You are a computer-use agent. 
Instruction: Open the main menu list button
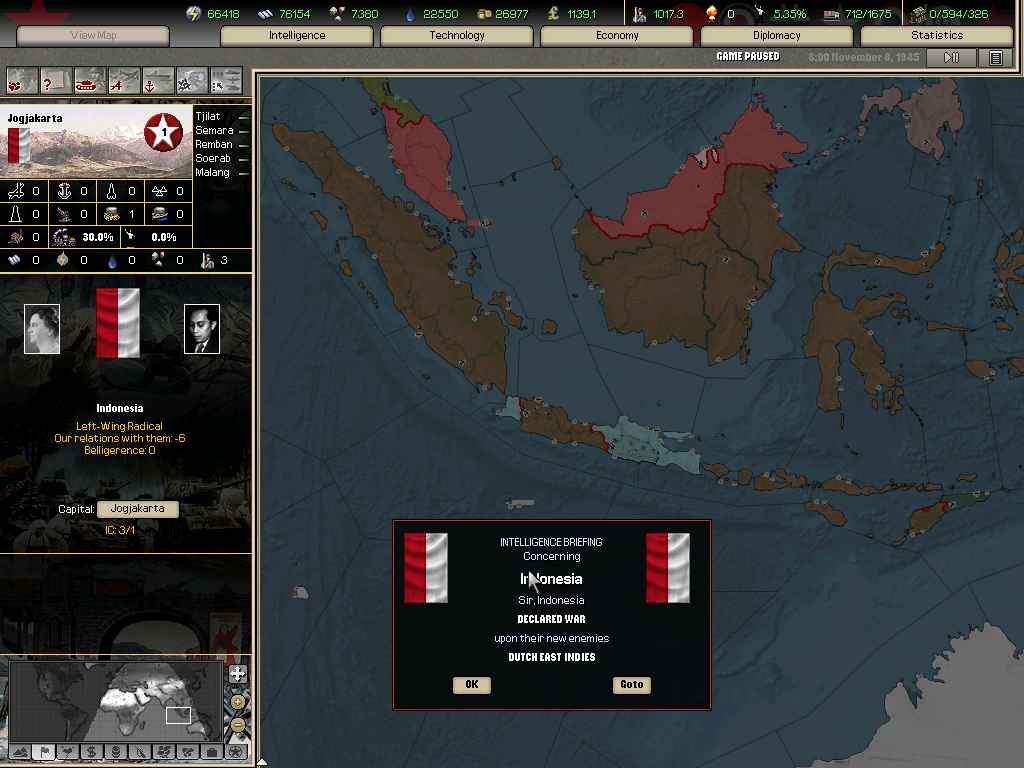995,58
